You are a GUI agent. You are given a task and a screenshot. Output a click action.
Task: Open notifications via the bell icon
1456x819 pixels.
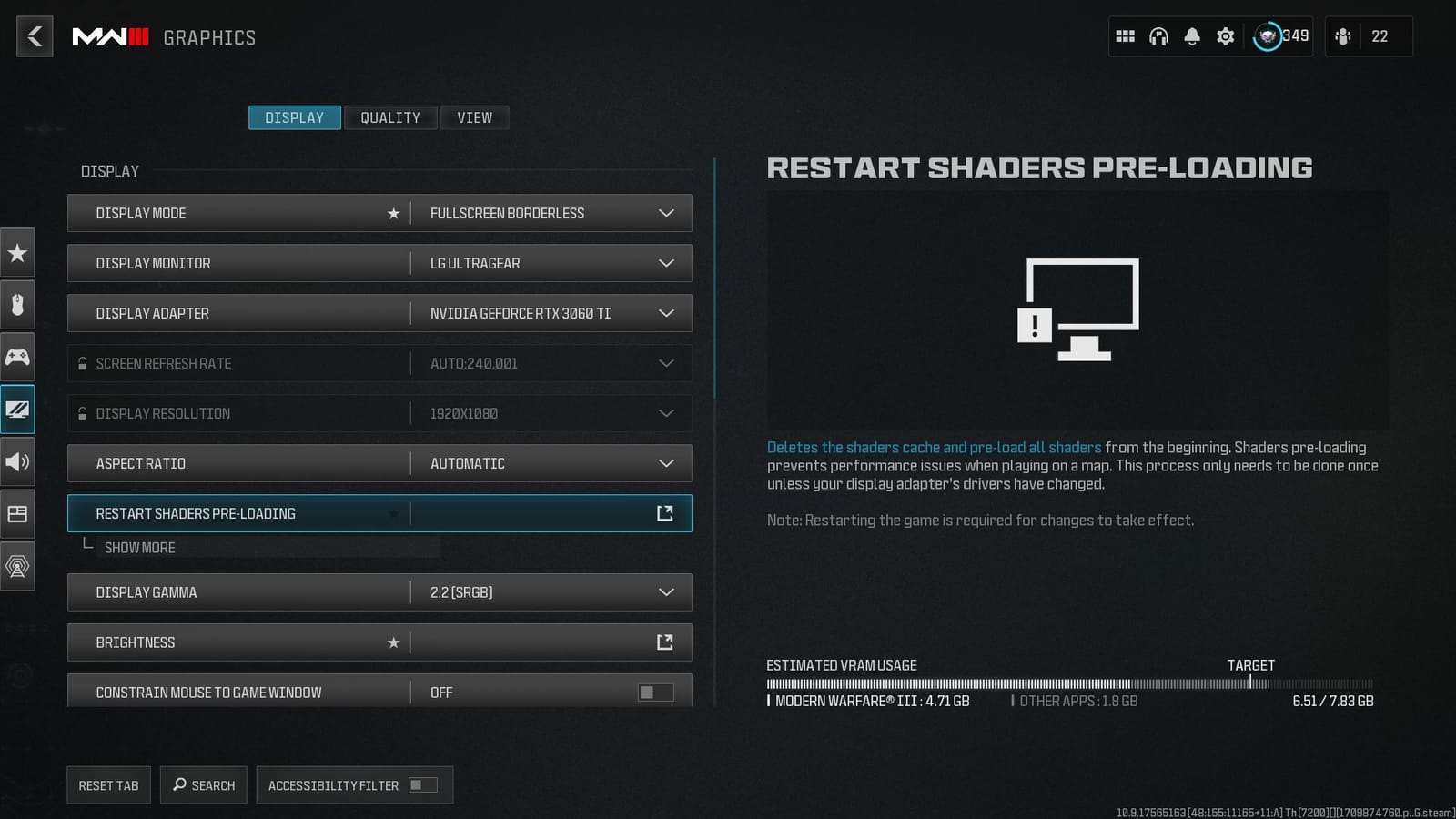[1191, 35]
